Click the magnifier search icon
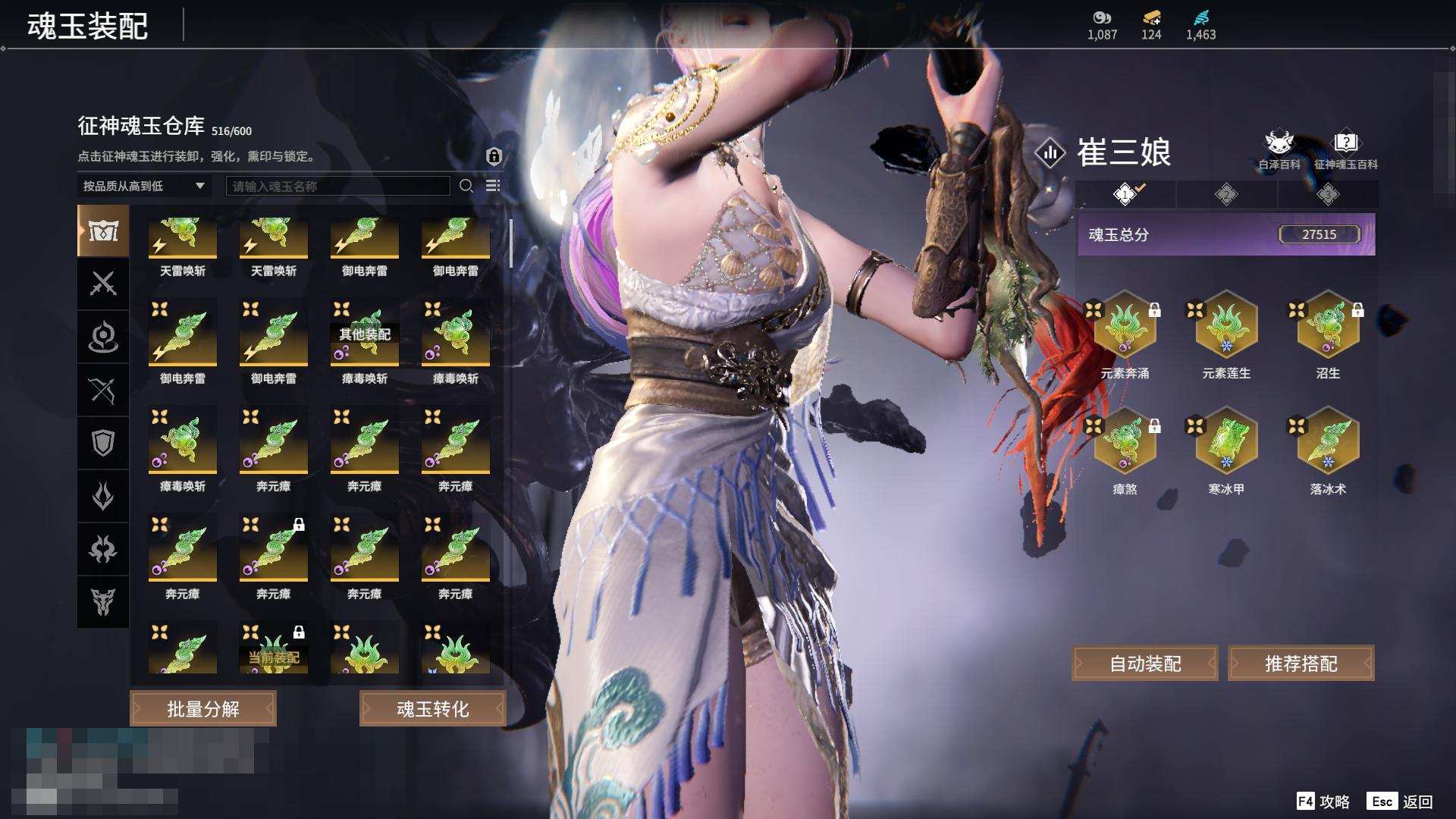 466,186
